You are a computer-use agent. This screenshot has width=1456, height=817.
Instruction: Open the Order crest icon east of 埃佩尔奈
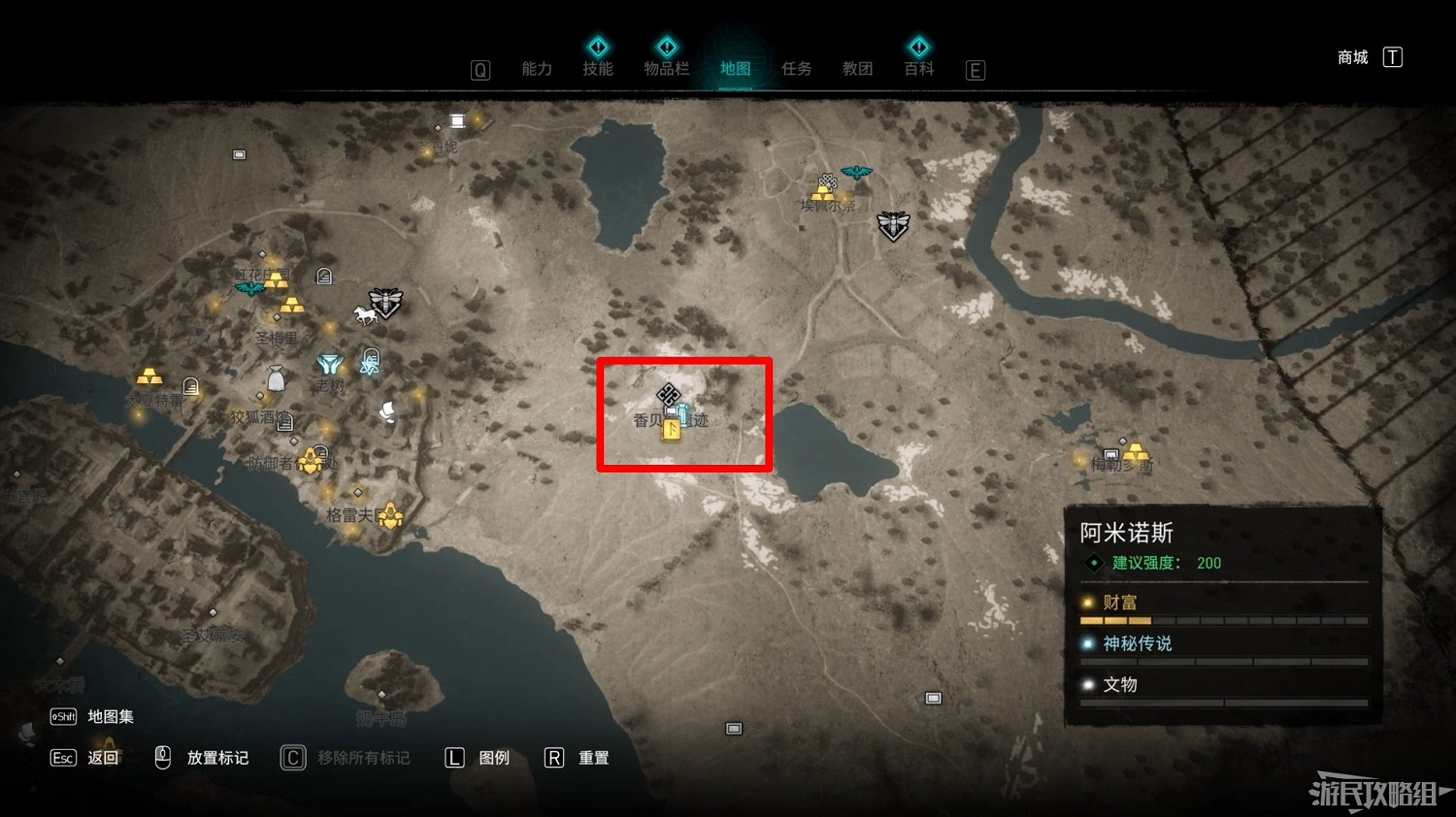point(893,226)
